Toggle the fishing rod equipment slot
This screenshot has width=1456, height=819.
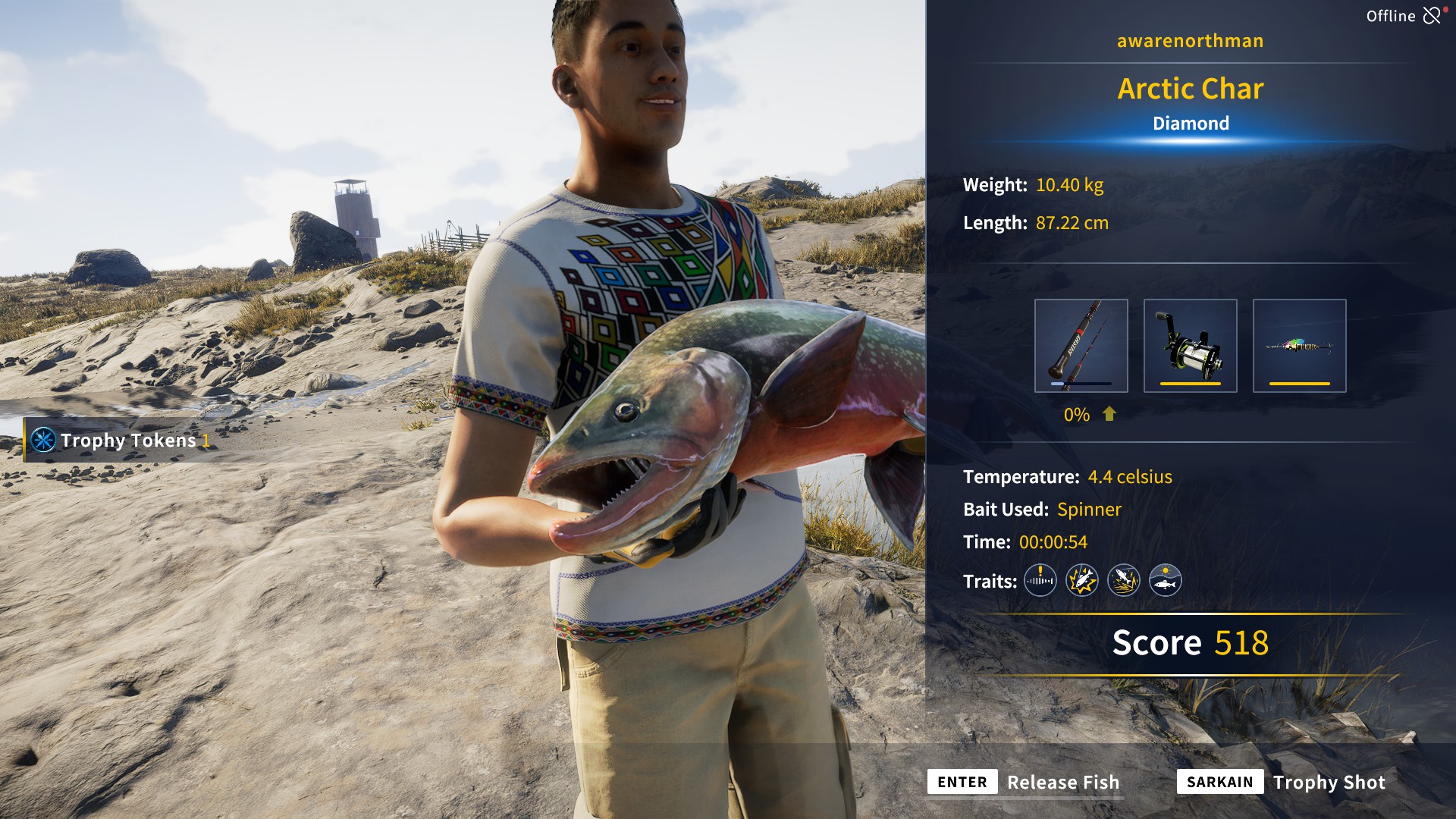click(1082, 345)
